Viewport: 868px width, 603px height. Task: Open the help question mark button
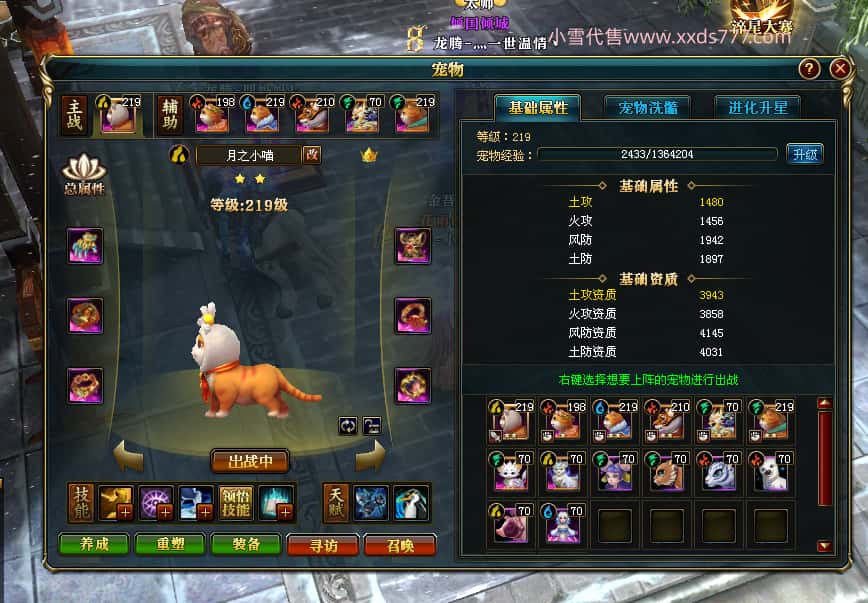point(810,68)
